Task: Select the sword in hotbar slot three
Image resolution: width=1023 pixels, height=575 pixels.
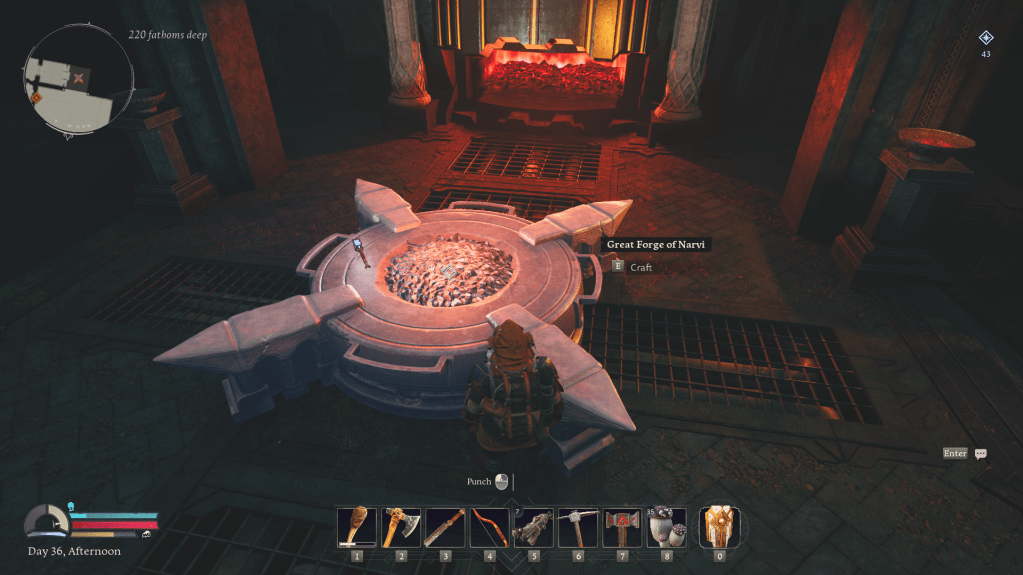Action: [x=445, y=526]
